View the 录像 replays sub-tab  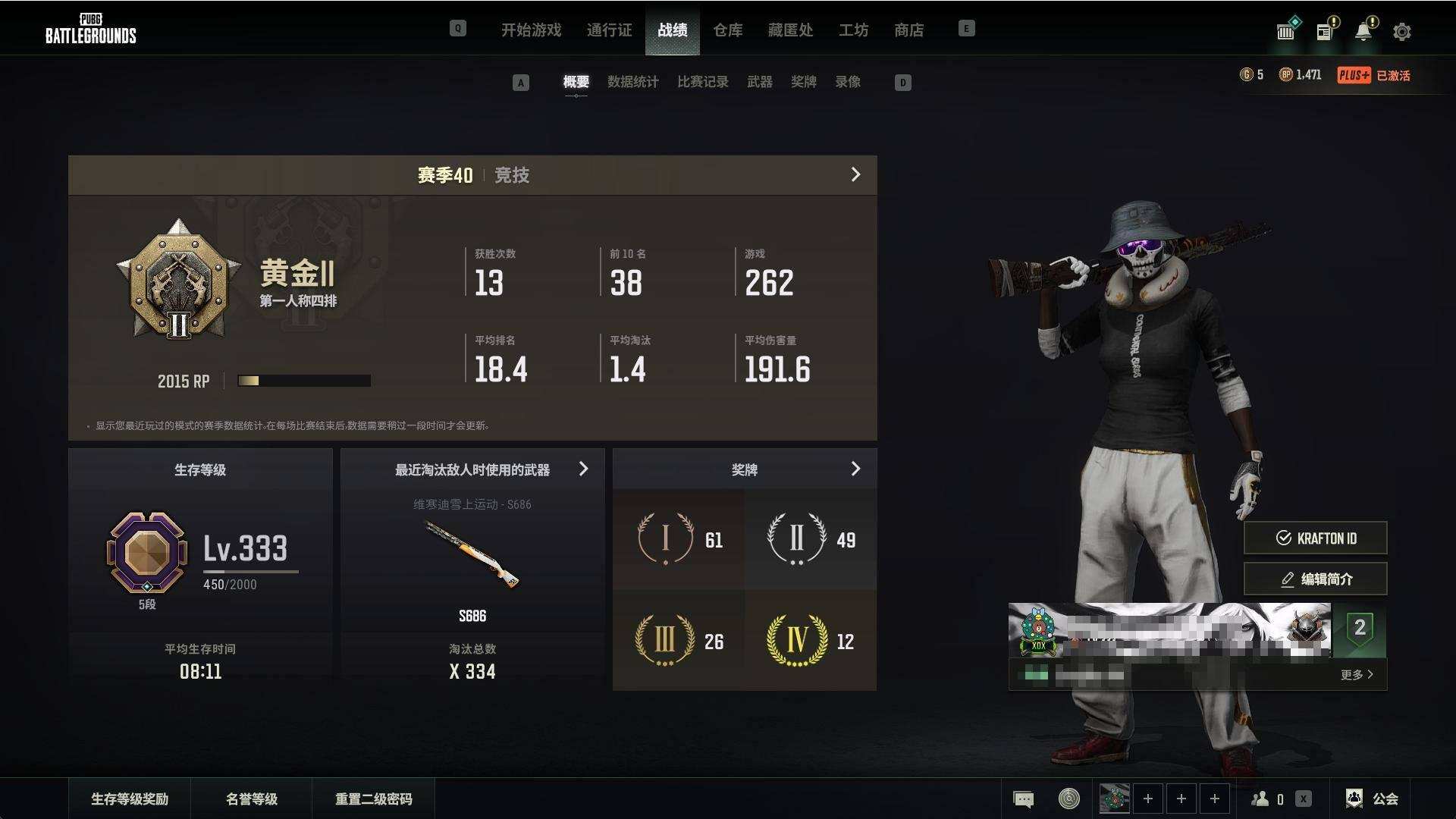click(x=847, y=82)
